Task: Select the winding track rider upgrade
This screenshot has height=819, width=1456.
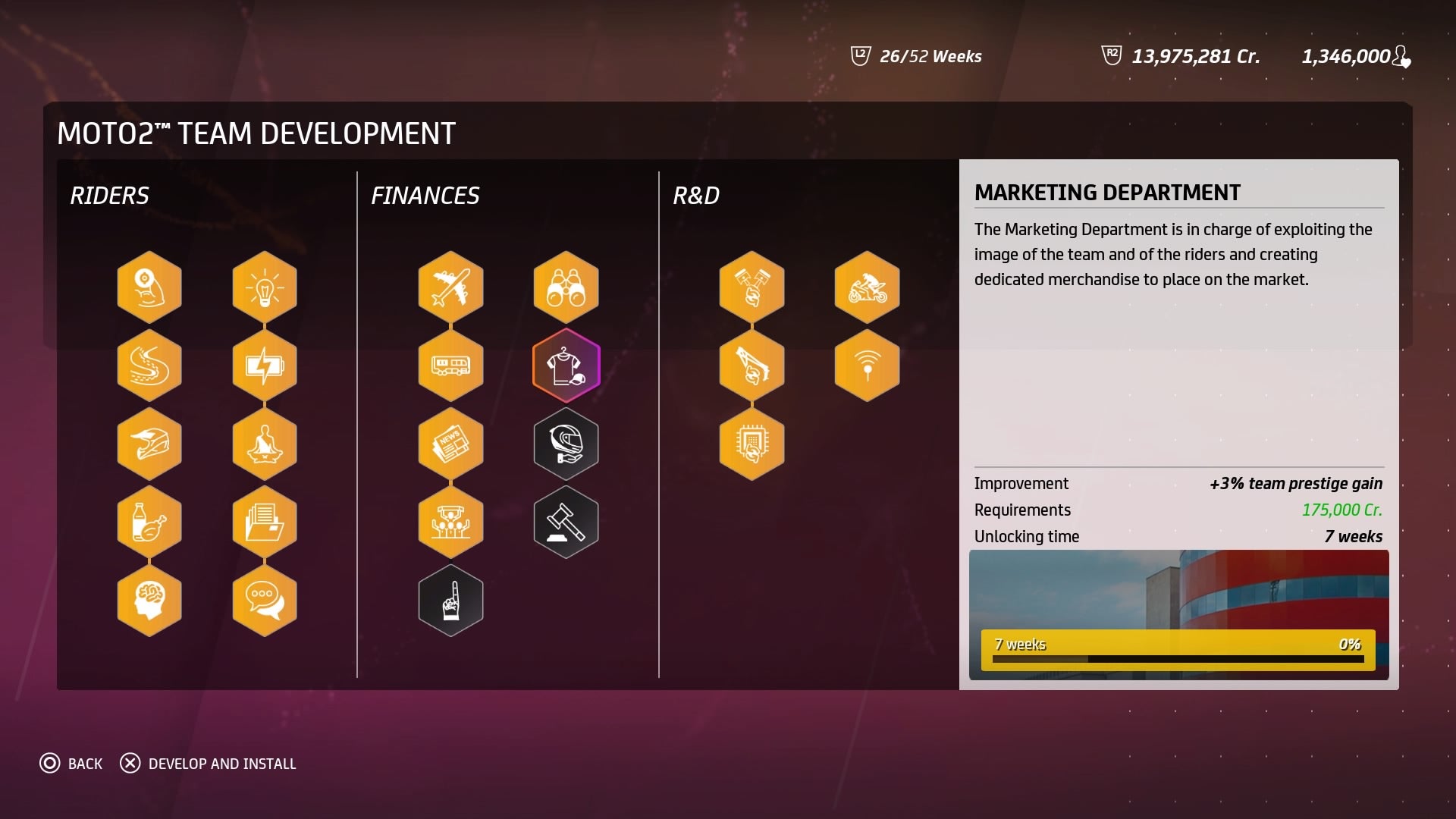Action: coord(149,366)
